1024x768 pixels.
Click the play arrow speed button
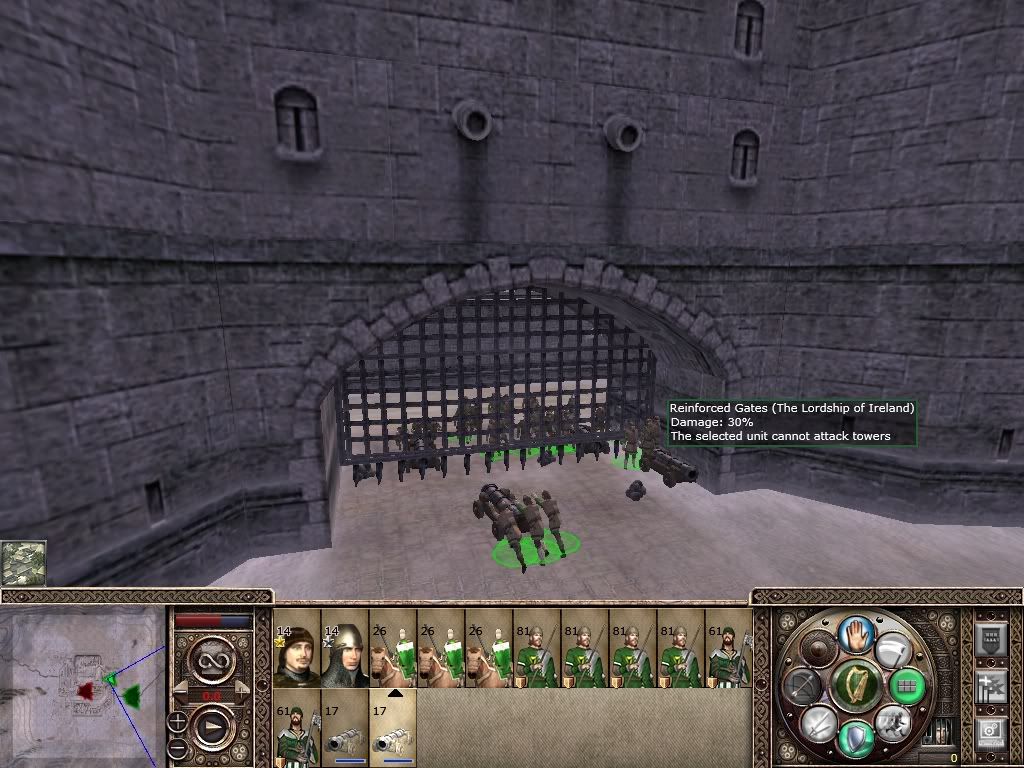pyautogui.click(x=213, y=729)
